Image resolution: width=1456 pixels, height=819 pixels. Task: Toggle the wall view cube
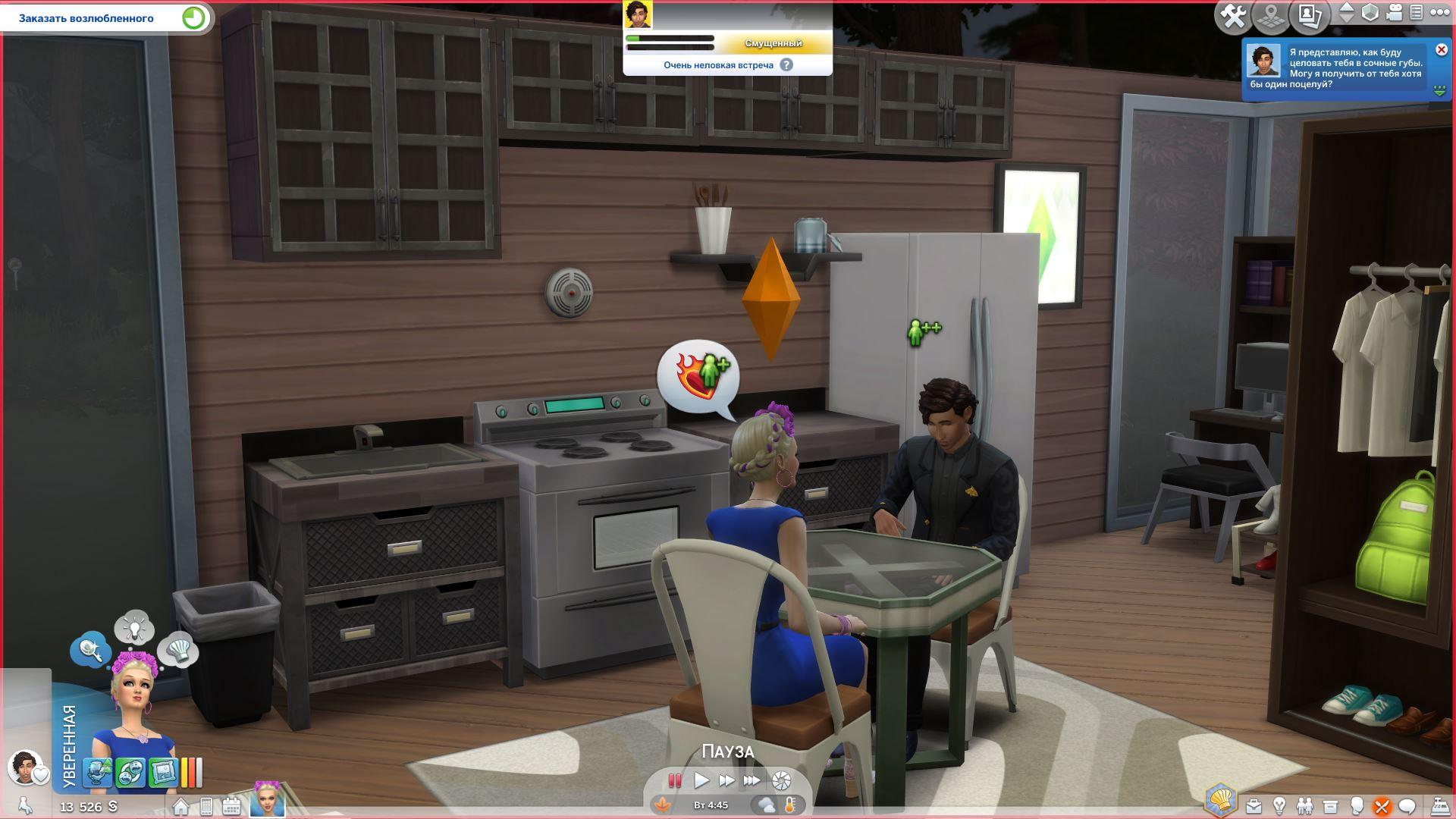[1370, 13]
